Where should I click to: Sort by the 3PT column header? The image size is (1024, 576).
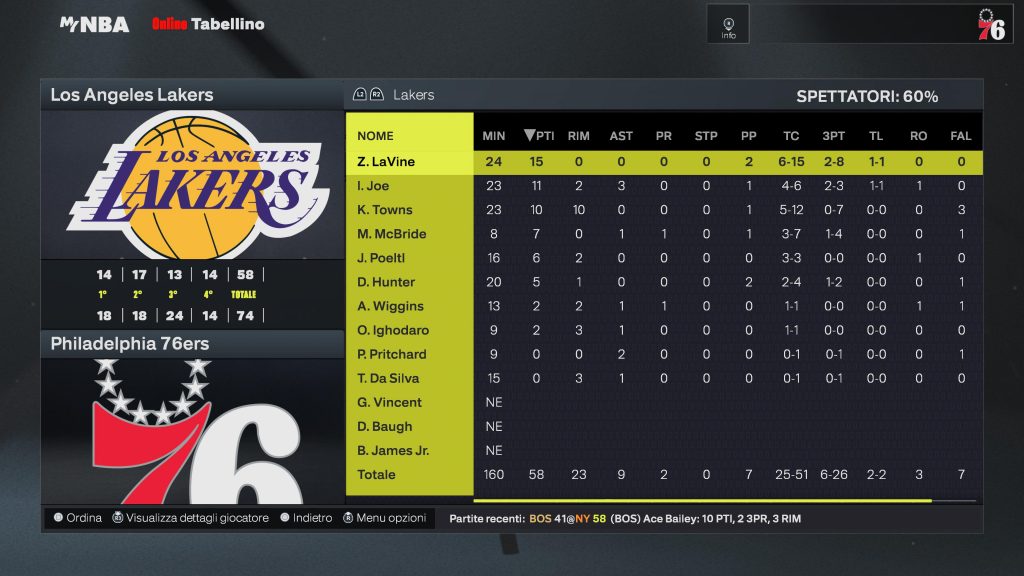pyautogui.click(x=832, y=136)
